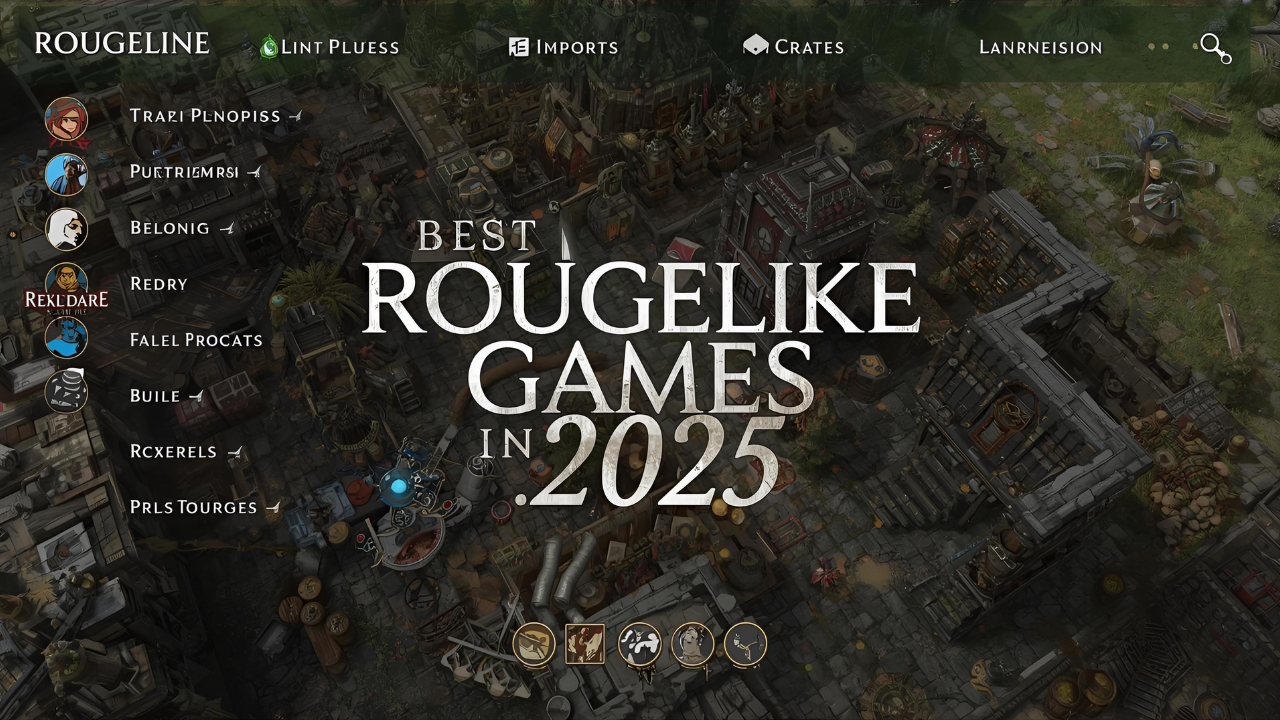
Task: Open the Imports section icon
Action: coord(519,45)
